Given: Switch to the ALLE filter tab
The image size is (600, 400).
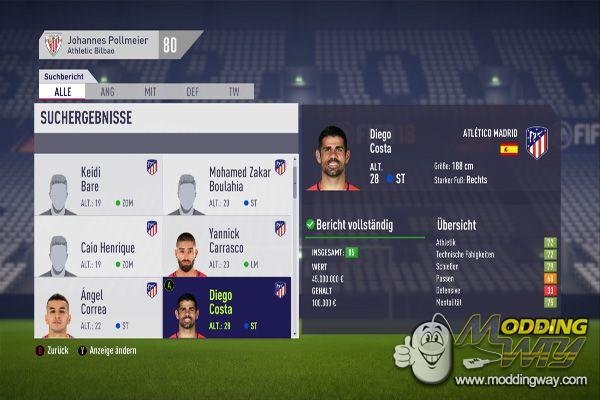Looking at the screenshot, I should [x=61, y=92].
